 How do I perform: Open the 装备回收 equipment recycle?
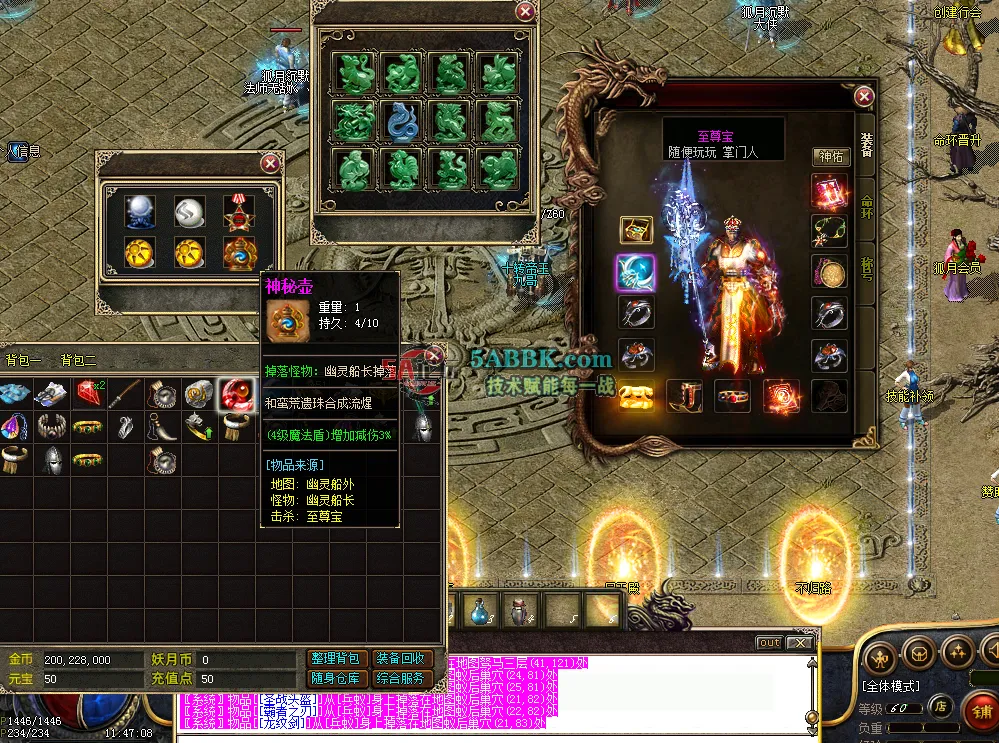[x=402, y=659]
